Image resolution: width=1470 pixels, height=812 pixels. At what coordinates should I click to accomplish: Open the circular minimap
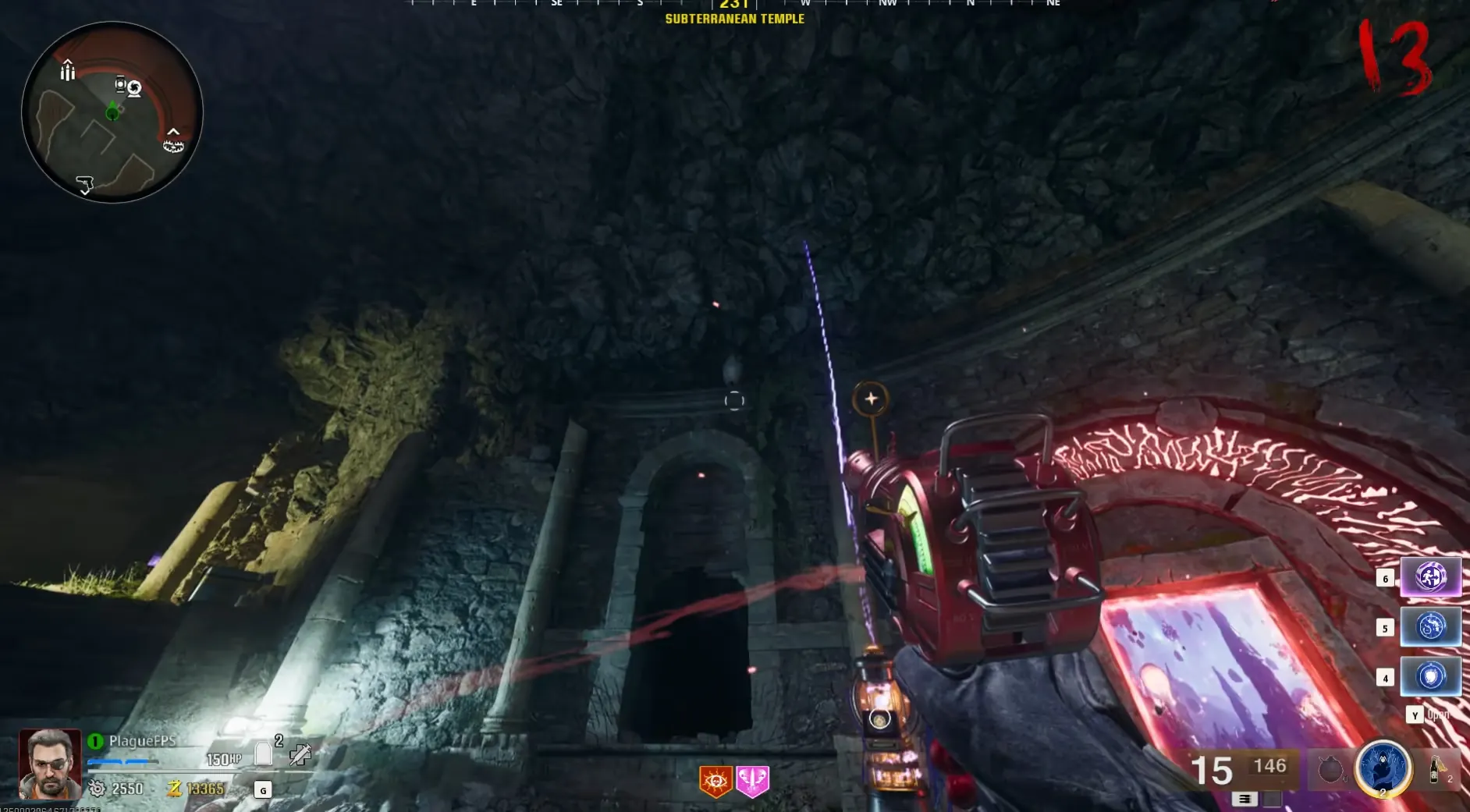(112, 112)
